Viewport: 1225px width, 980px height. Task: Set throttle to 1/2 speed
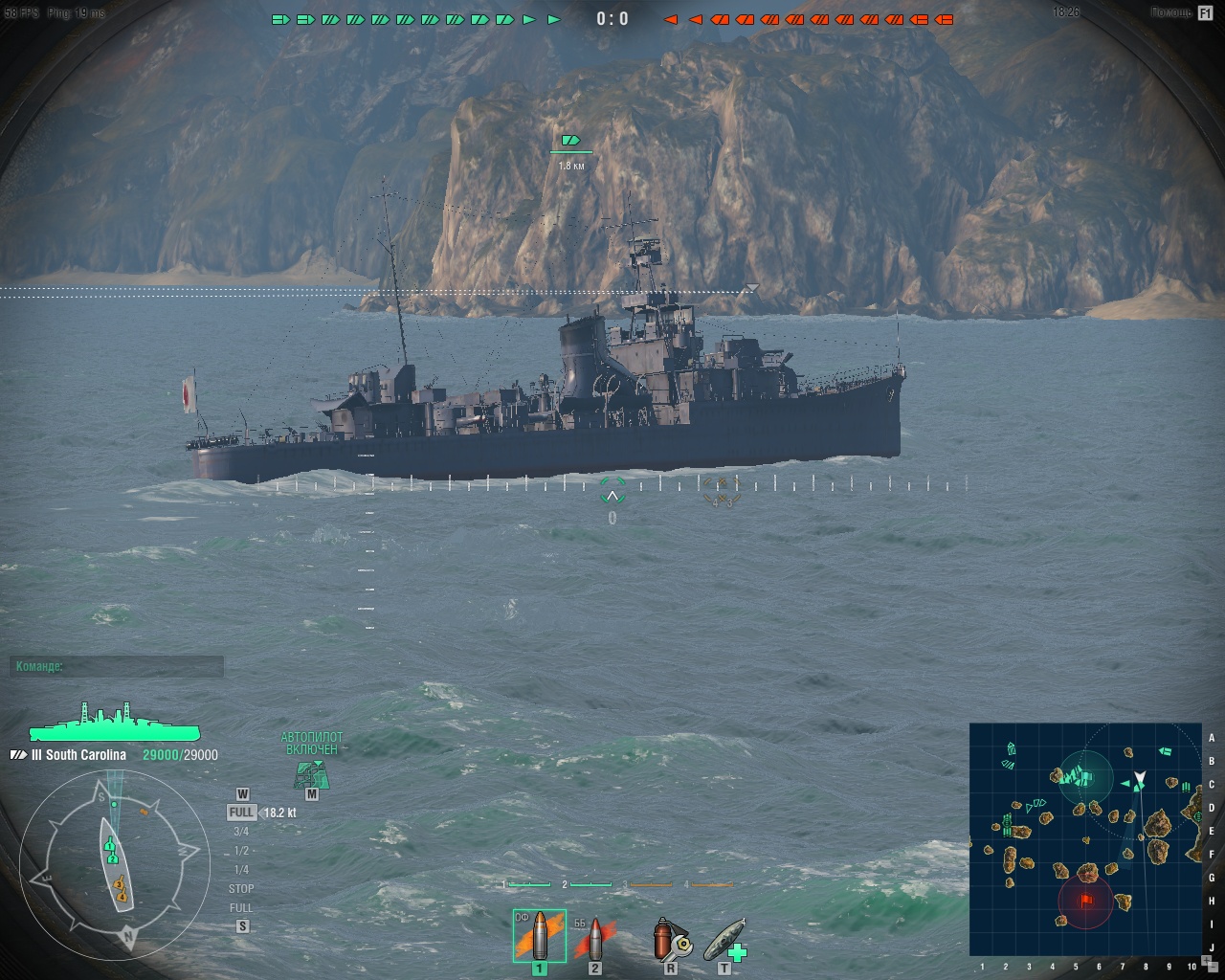click(x=241, y=851)
